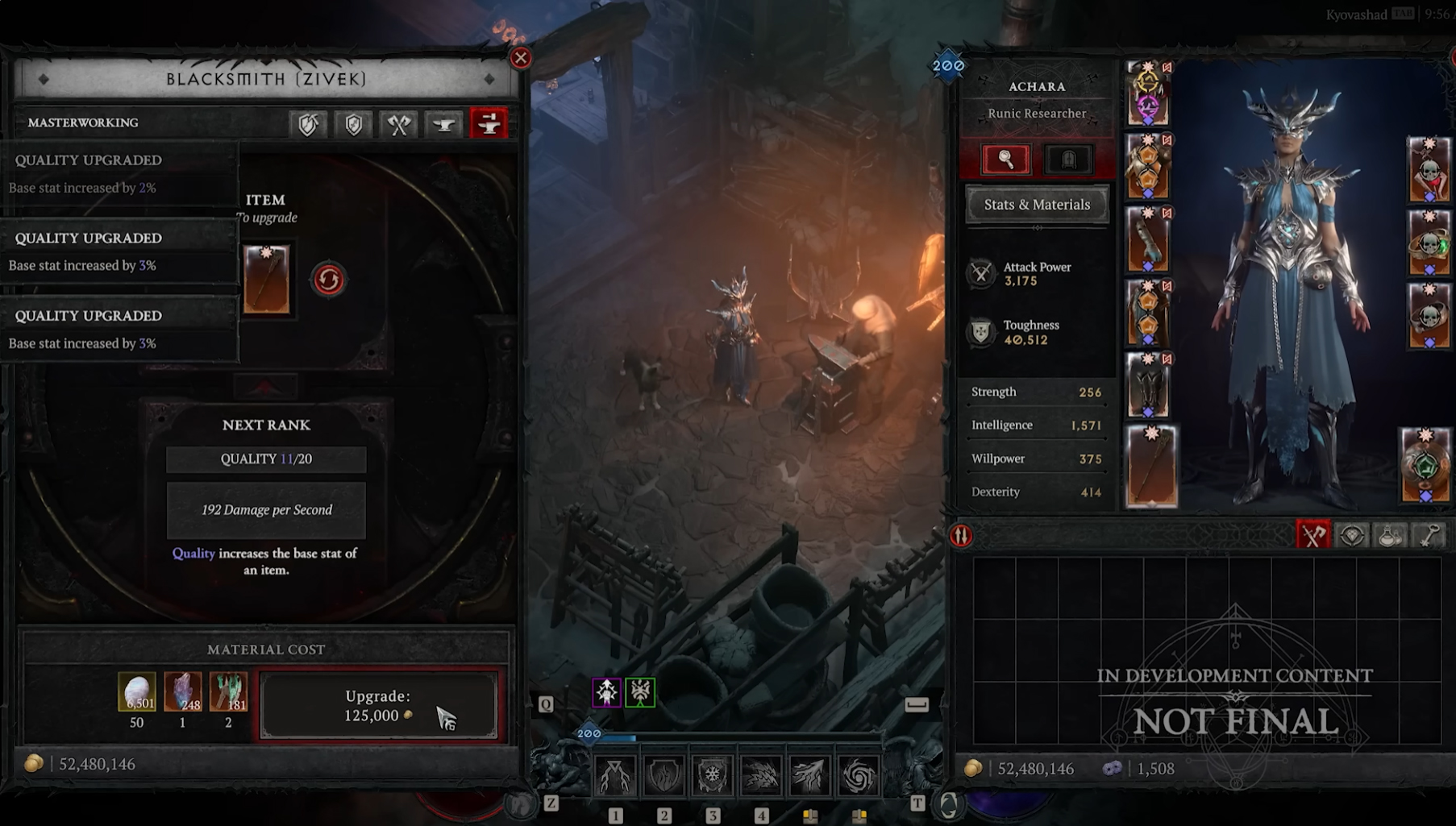Open the shield with hammer tab
This screenshot has width=1456, height=826.
(308, 124)
